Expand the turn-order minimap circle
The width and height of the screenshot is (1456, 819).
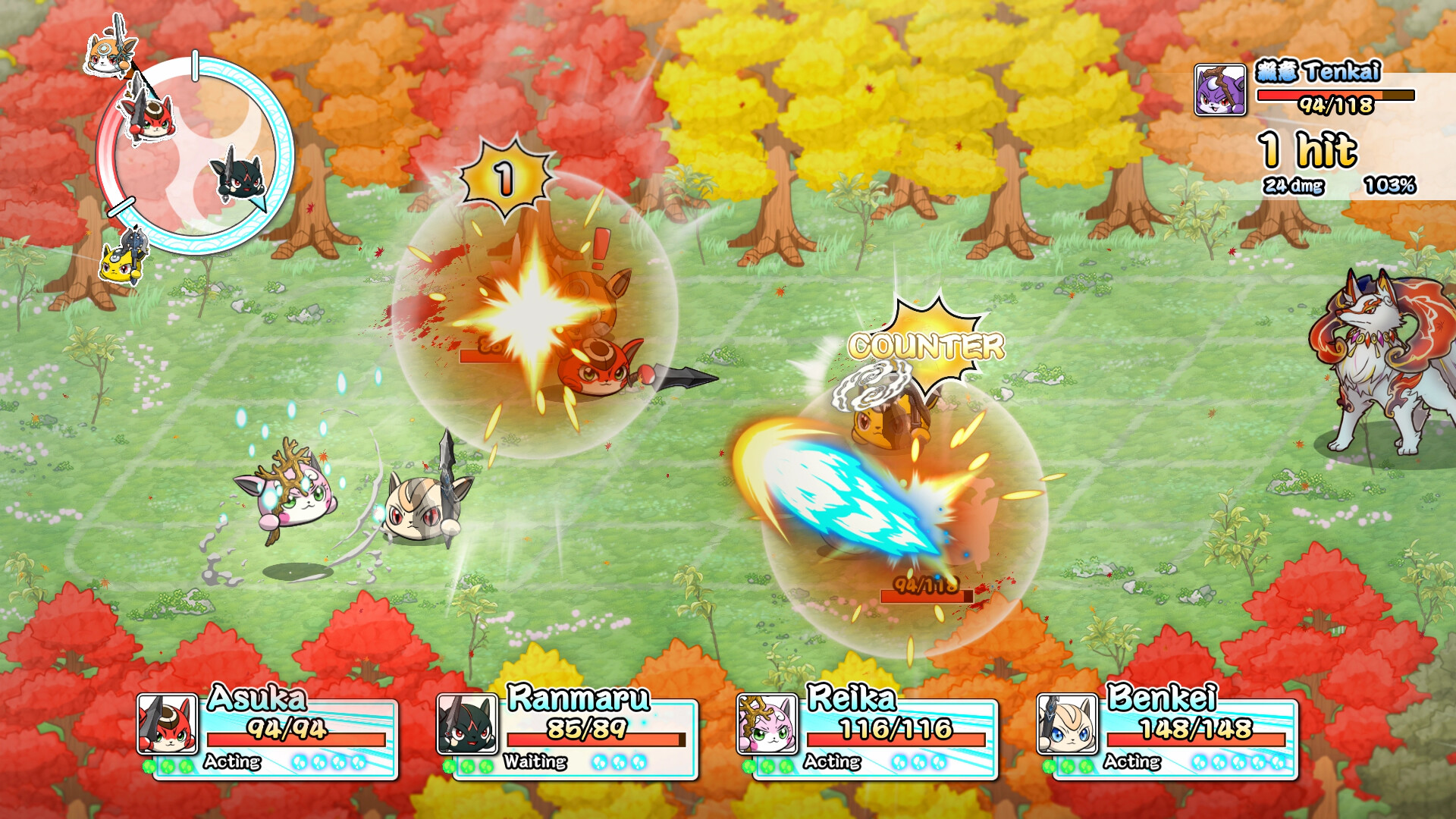[196, 140]
